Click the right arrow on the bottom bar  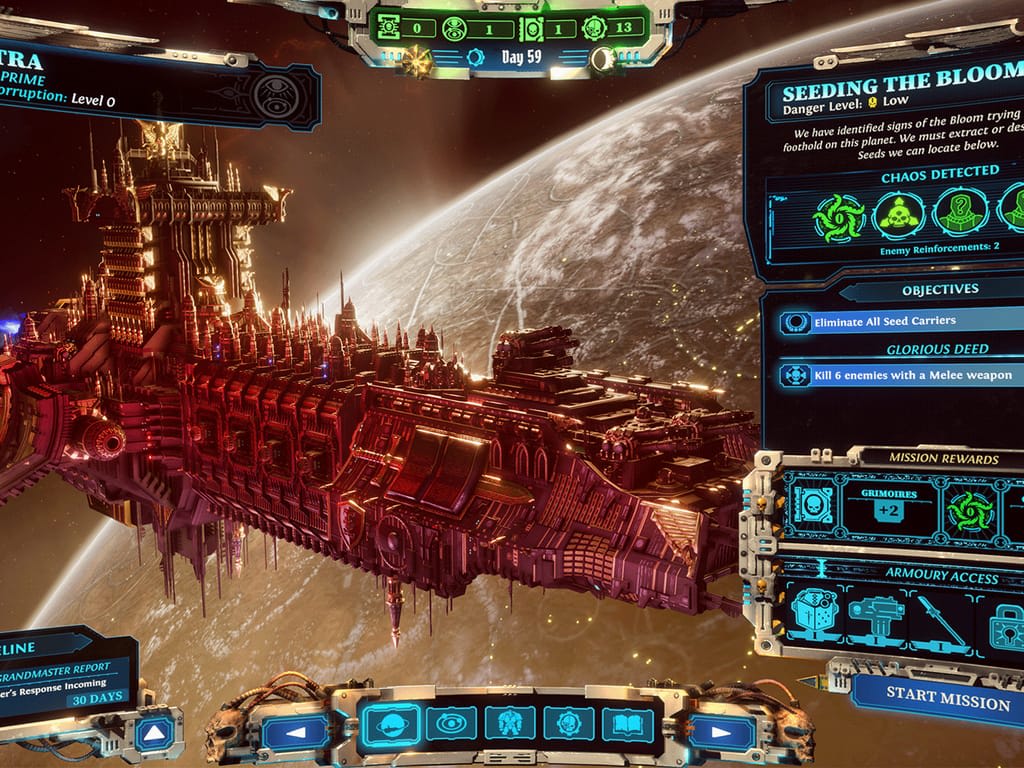coord(721,731)
